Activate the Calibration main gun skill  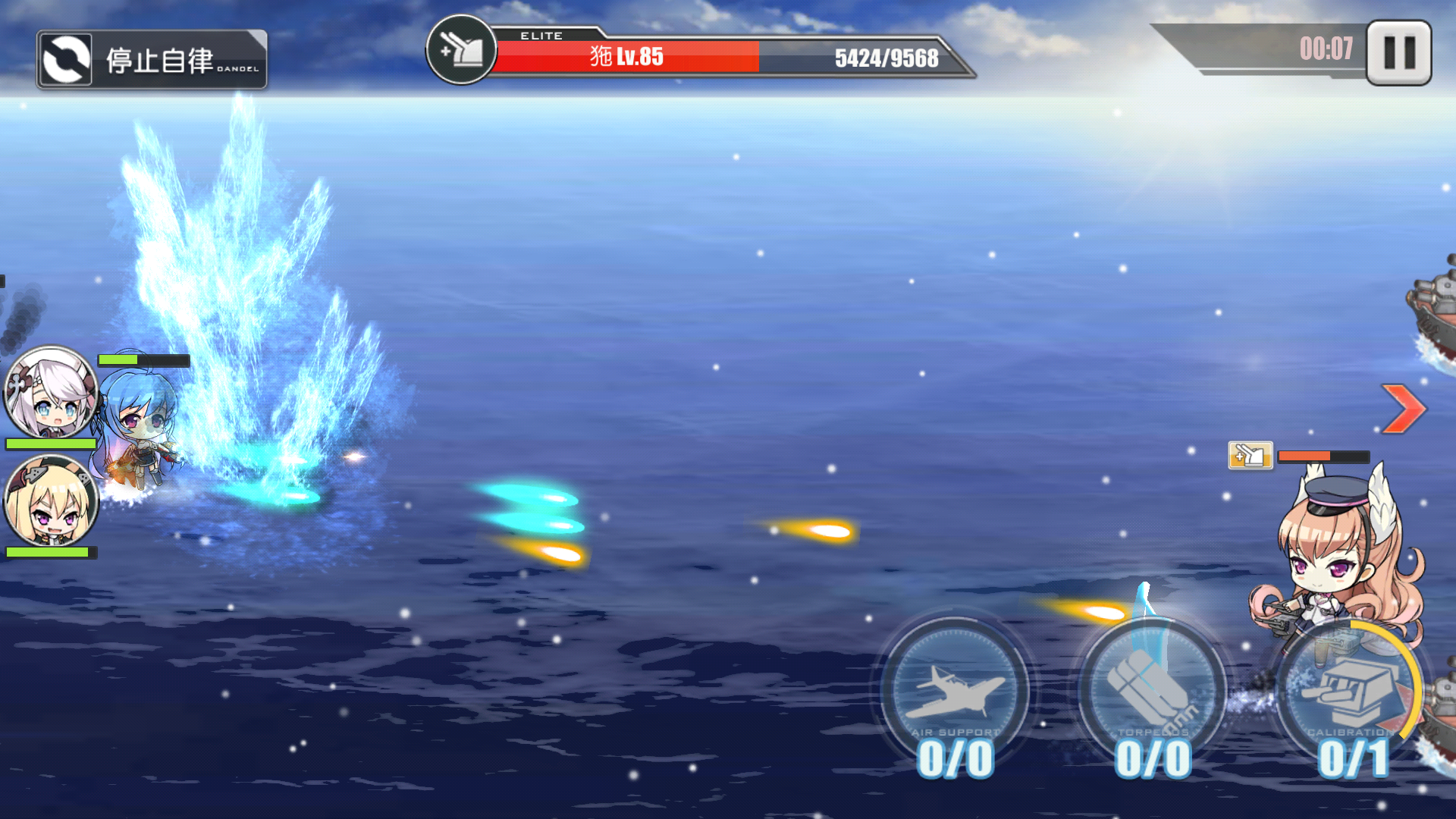pos(1348,690)
